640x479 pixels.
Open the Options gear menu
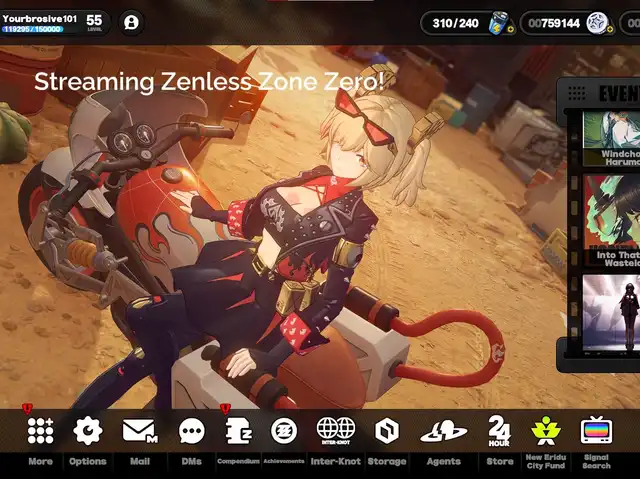point(88,431)
